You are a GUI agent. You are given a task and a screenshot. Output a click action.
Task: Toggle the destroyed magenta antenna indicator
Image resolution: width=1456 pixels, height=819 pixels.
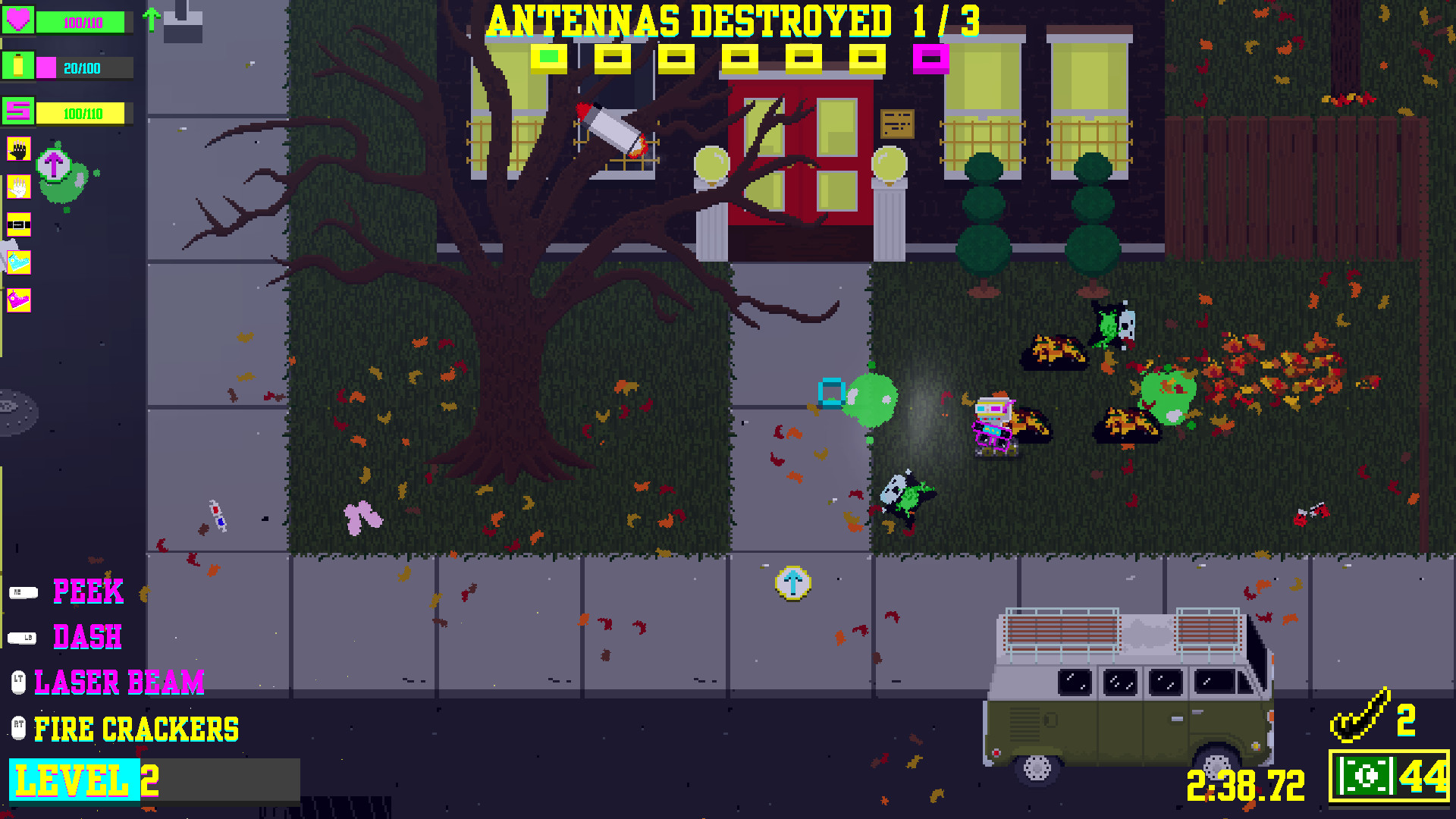click(x=931, y=56)
